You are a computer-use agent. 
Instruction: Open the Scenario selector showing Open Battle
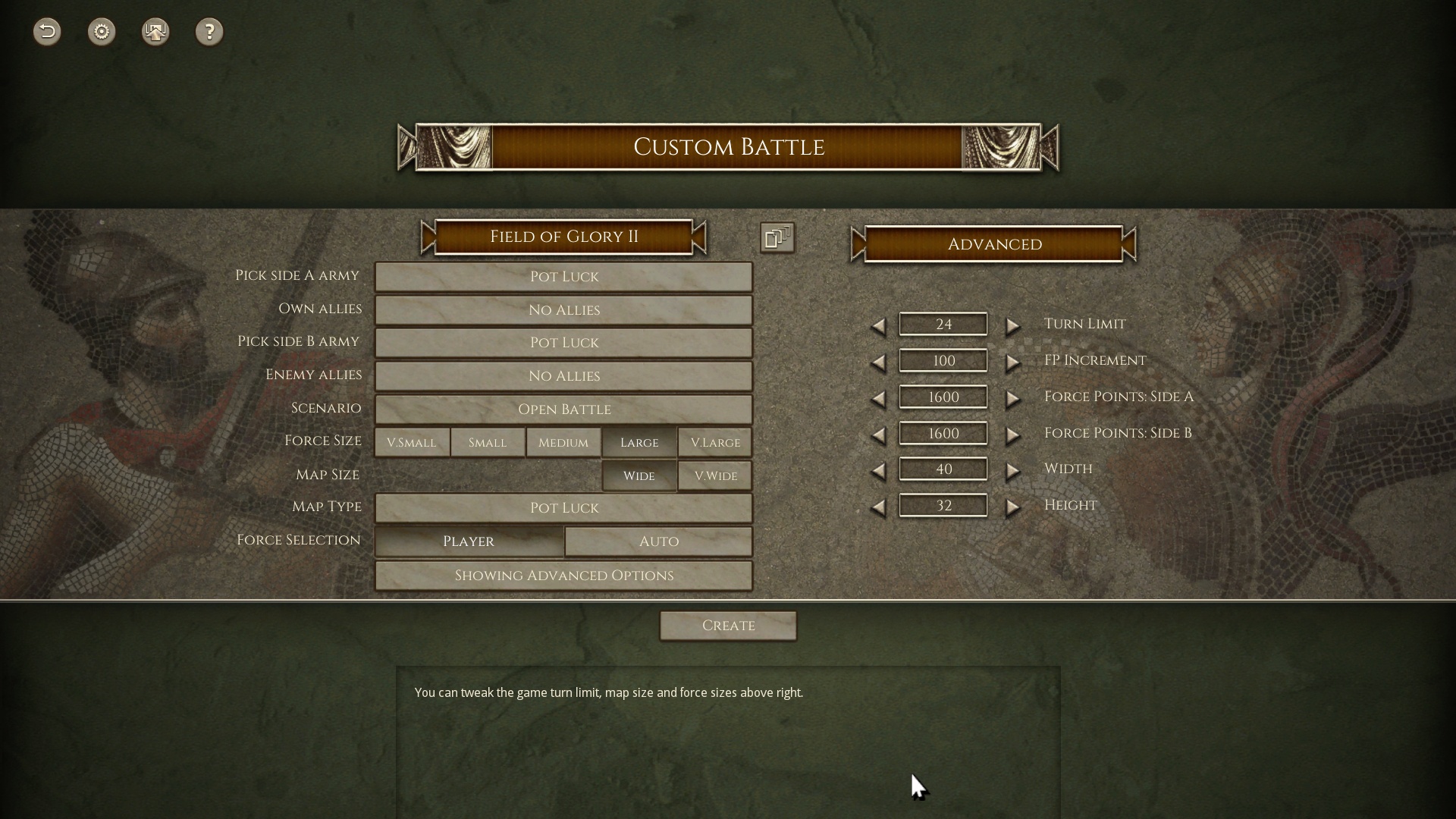(x=563, y=409)
